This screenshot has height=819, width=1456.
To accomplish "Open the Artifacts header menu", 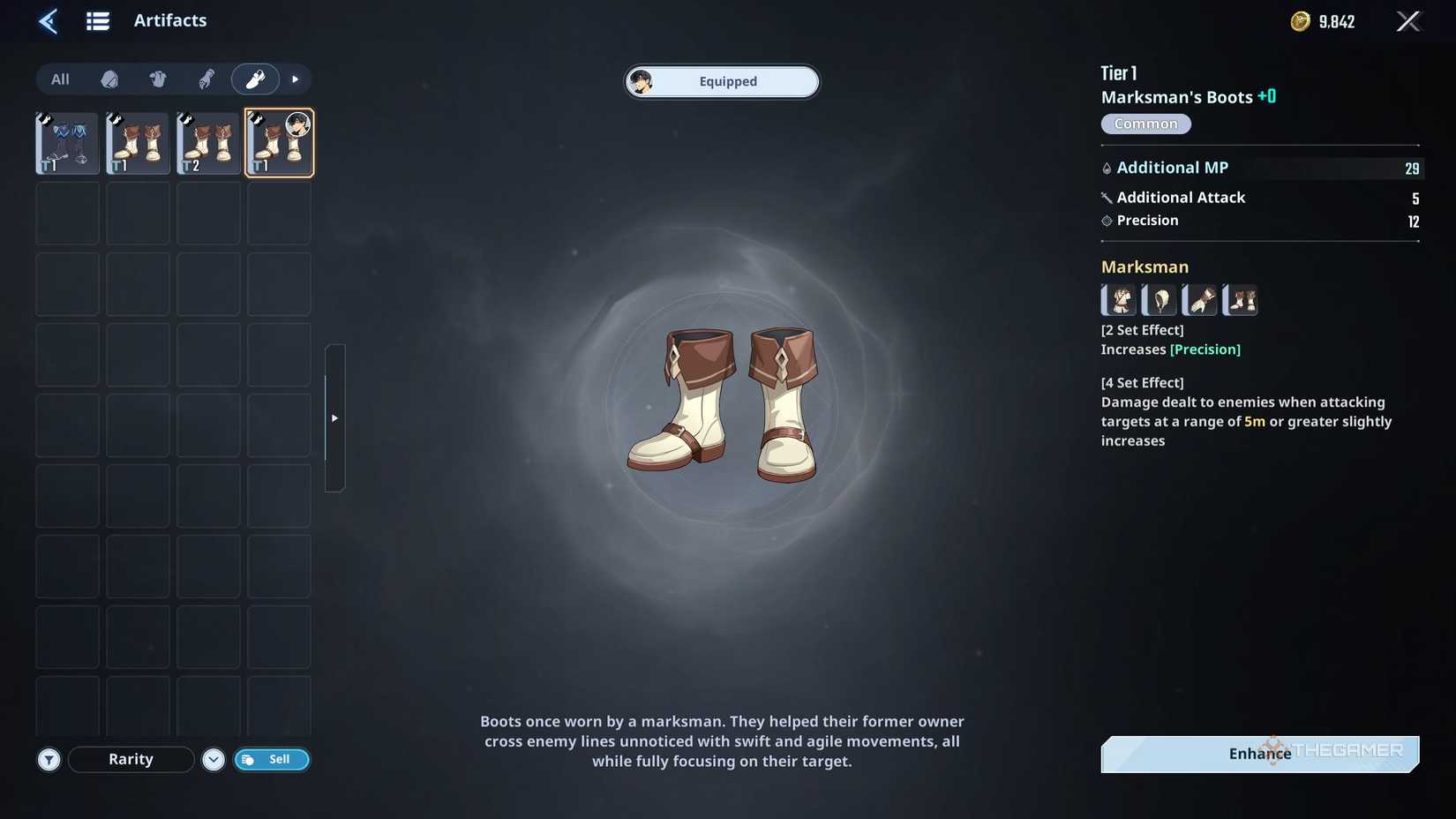I will click(169, 20).
